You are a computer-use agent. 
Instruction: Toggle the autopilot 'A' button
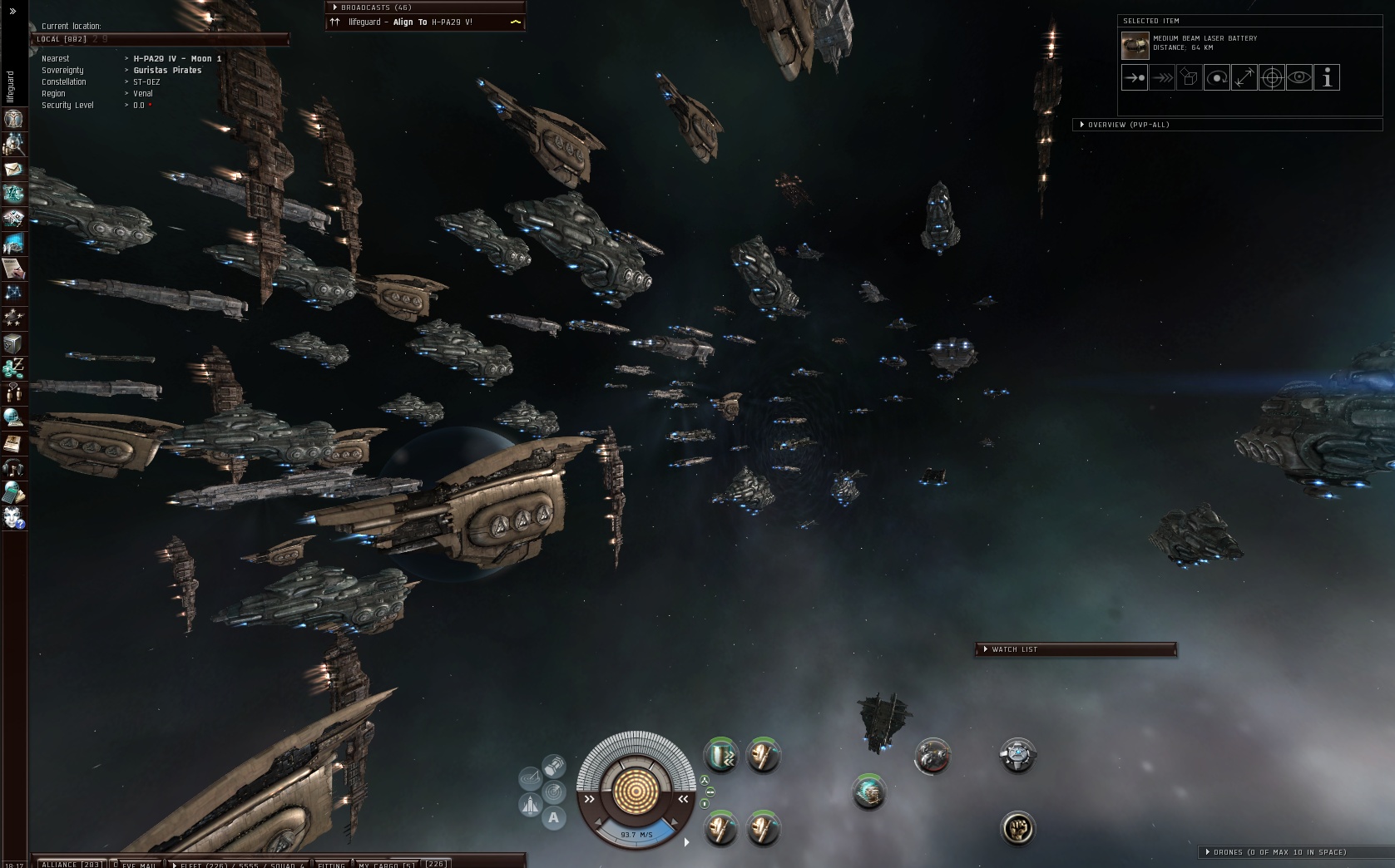point(553,818)
